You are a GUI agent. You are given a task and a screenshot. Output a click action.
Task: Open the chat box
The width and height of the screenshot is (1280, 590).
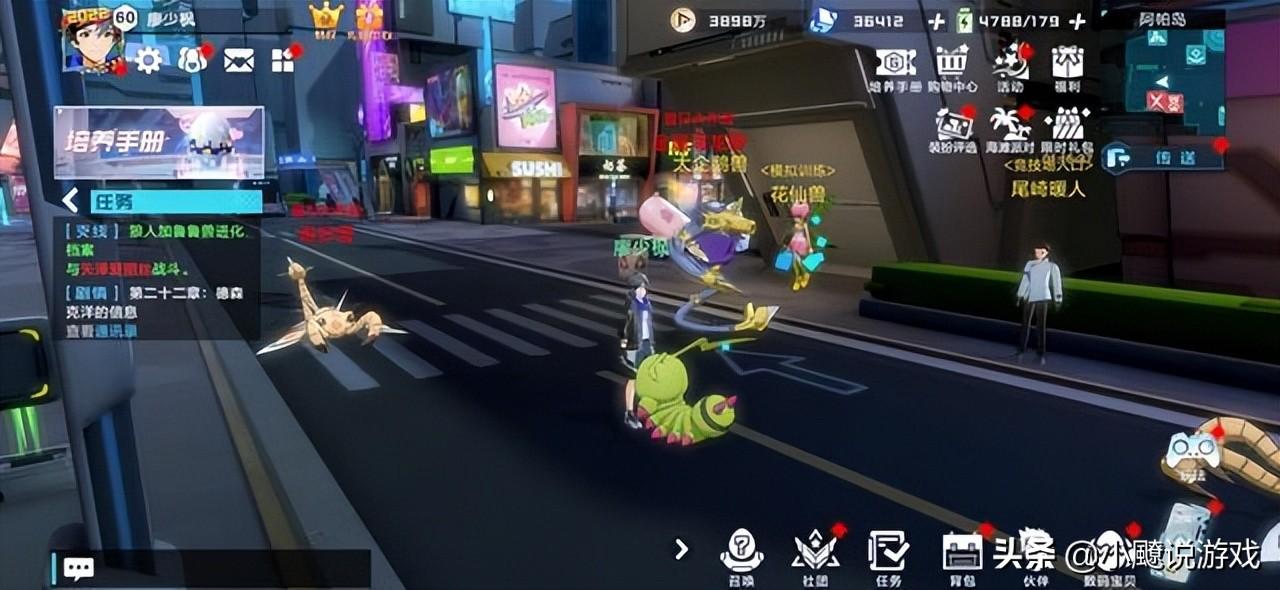(78, 568)
